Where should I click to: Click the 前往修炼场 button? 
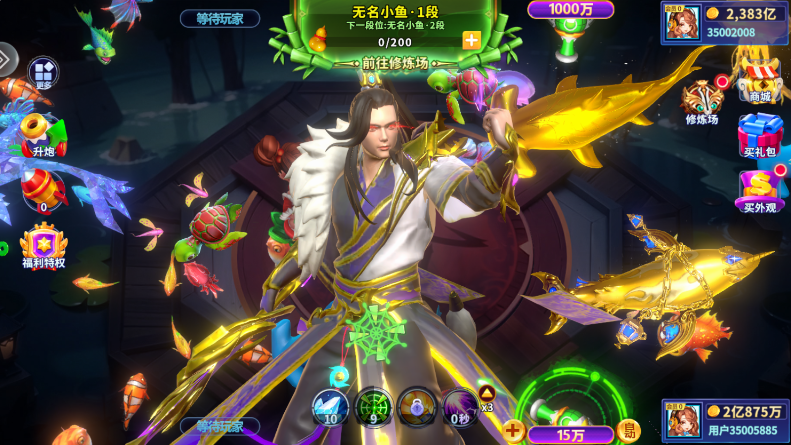pos(395,62)
